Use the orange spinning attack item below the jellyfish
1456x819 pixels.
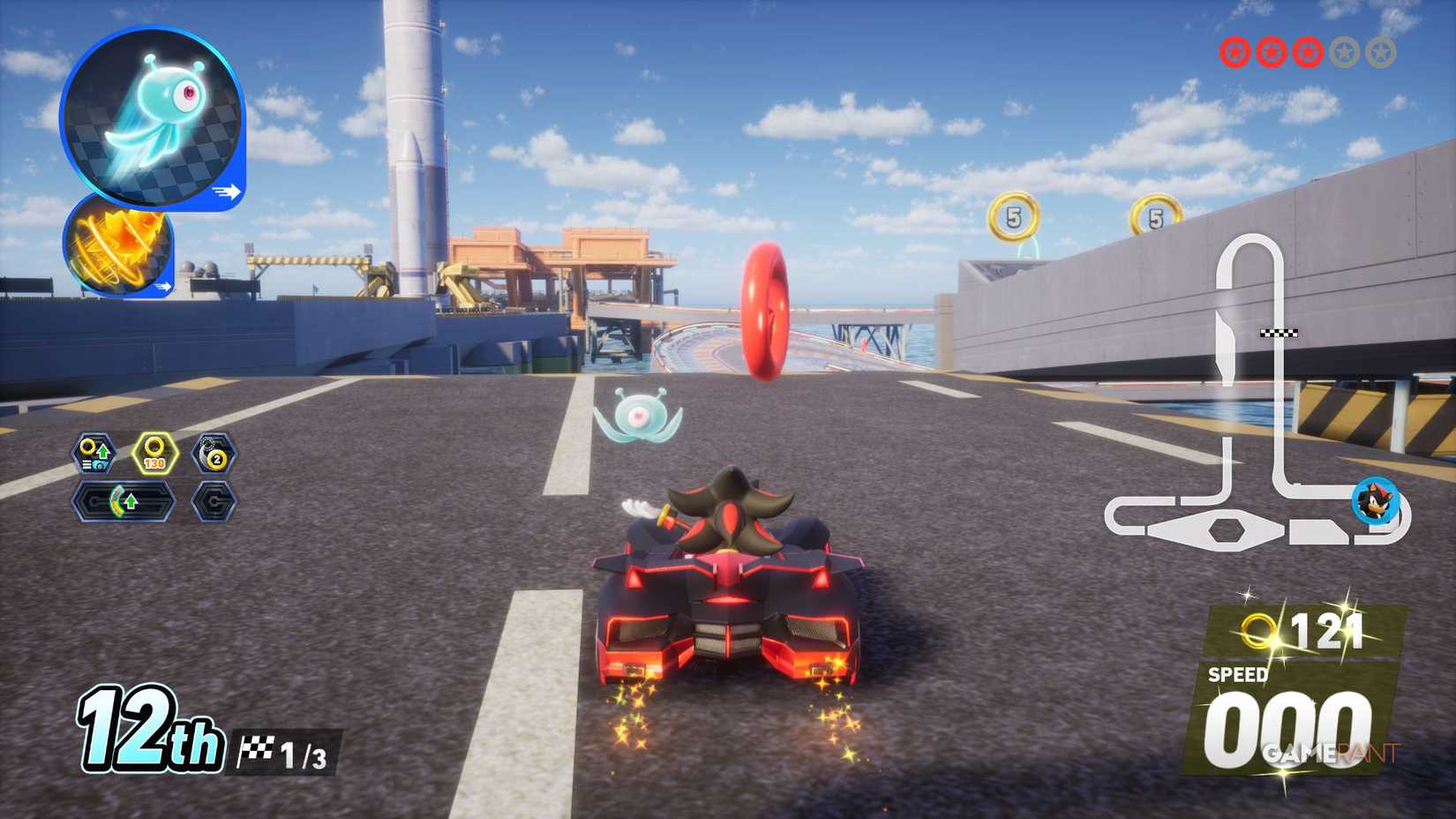coord(117,250)
